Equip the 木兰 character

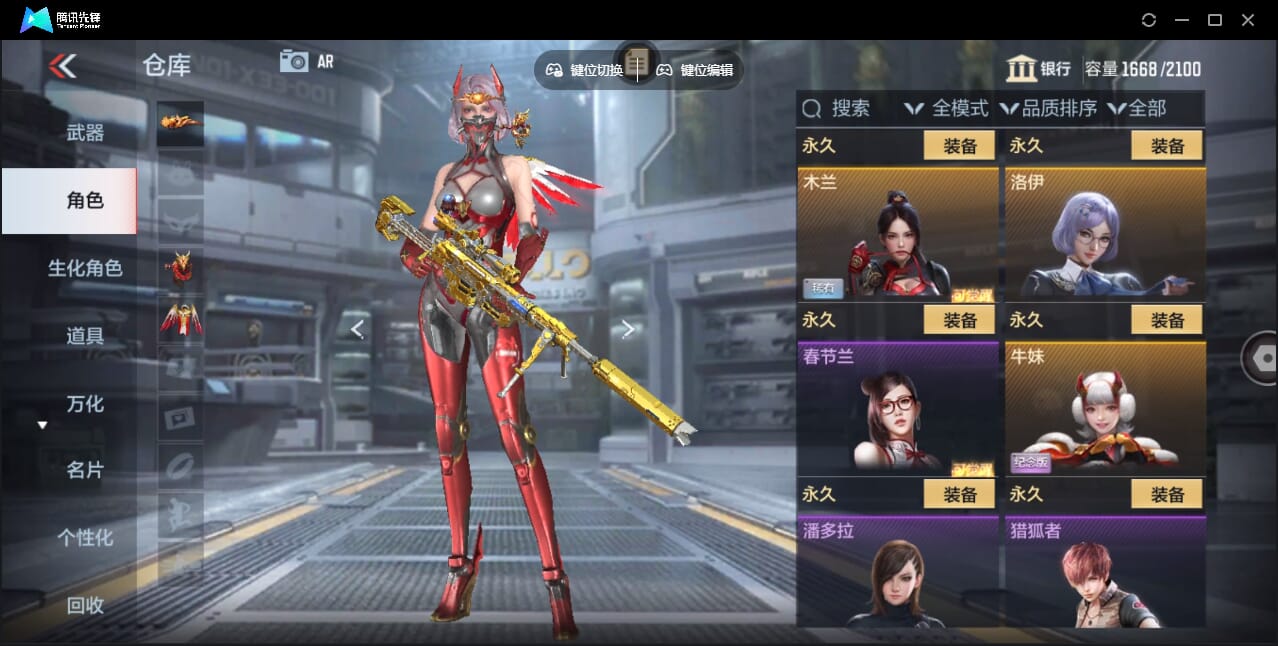coord(959,146)
